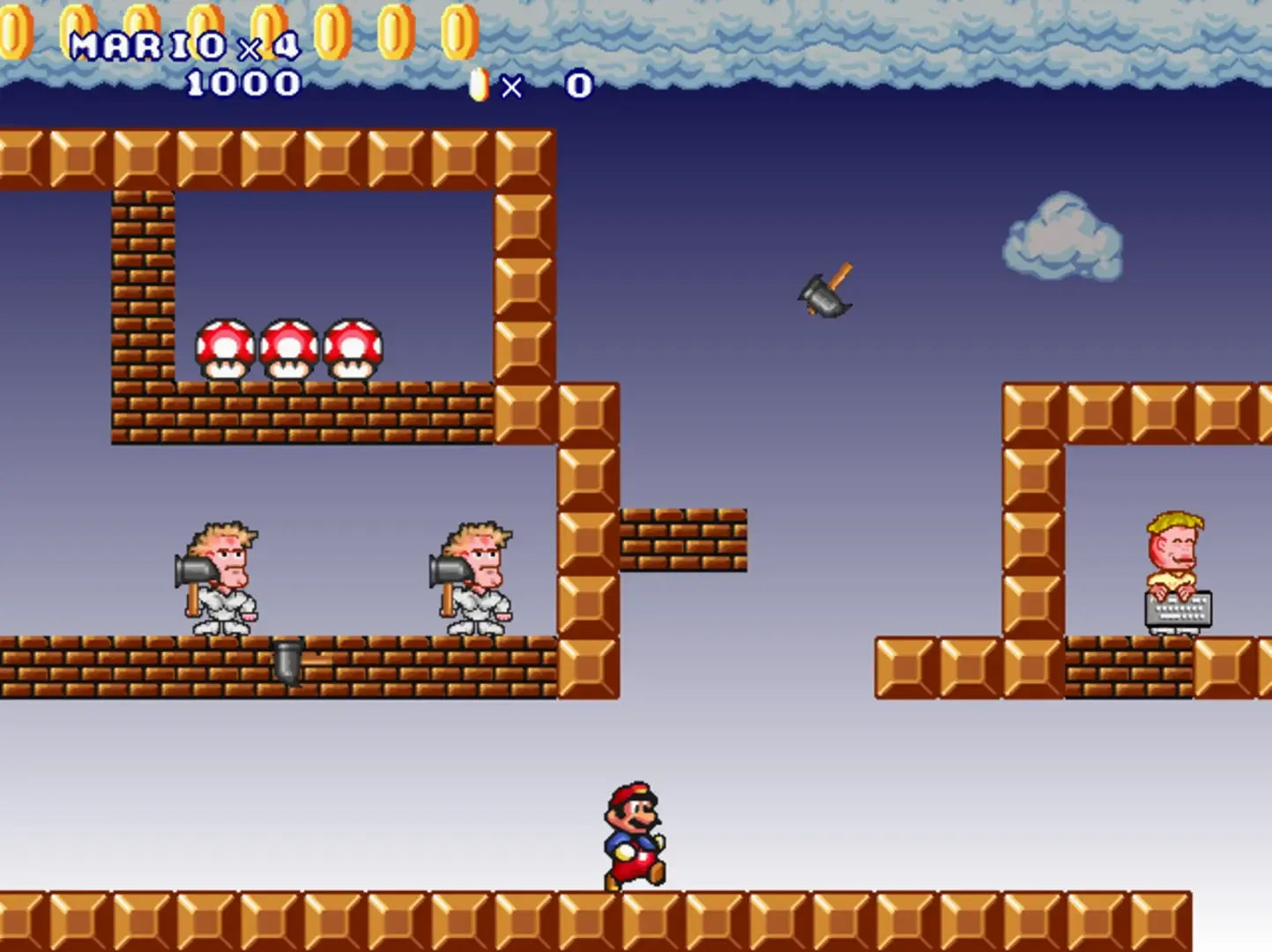Select the small keyboard beneath the sitting character
The image size is (1272, 952).
1177,610
